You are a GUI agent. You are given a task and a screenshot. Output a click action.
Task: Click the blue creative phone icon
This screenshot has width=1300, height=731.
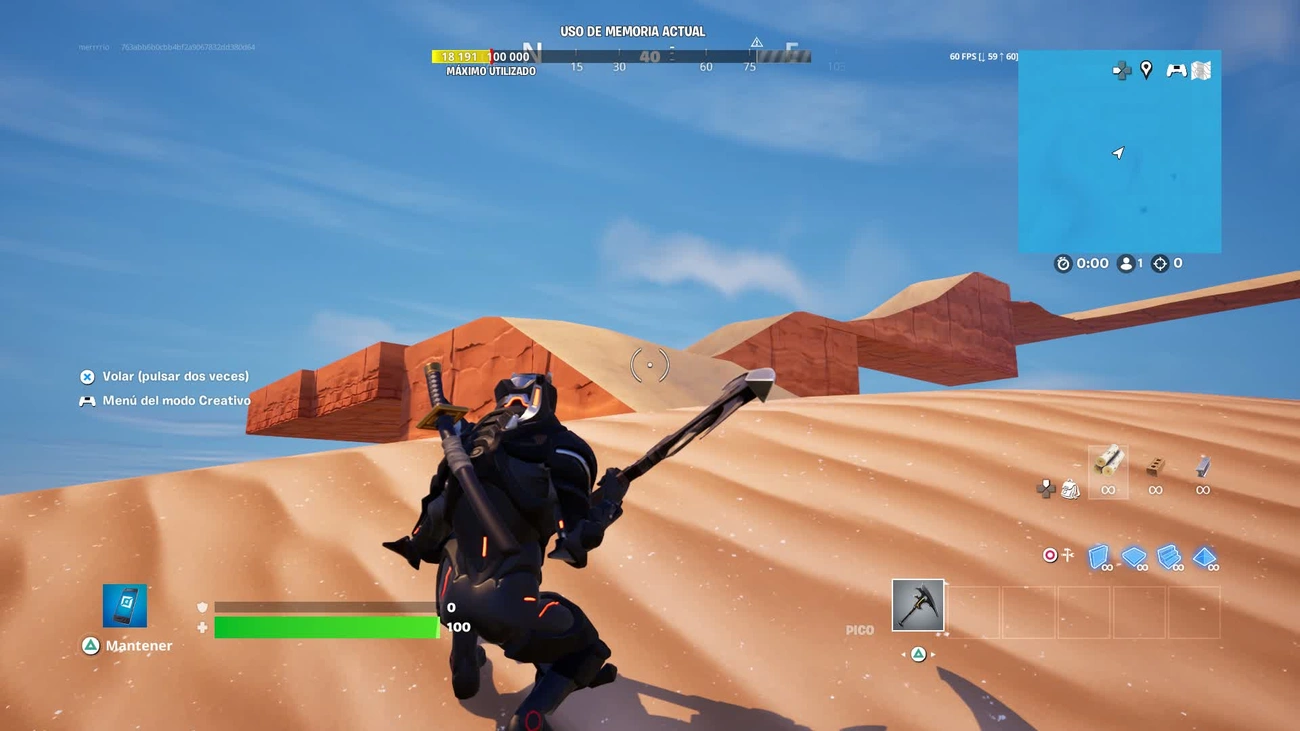coord(125,606)
